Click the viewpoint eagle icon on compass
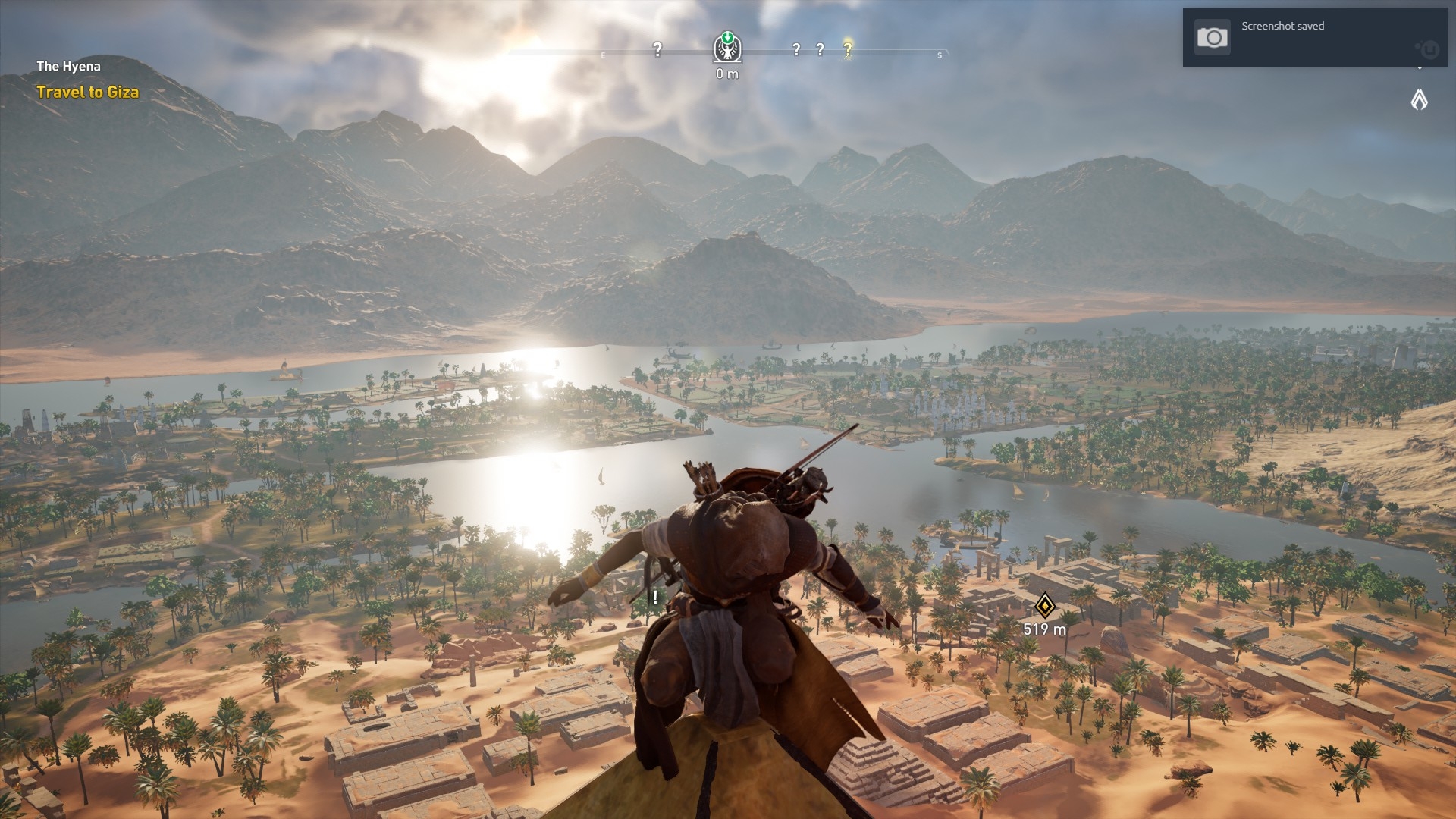1456x819 pixels. 727,48
